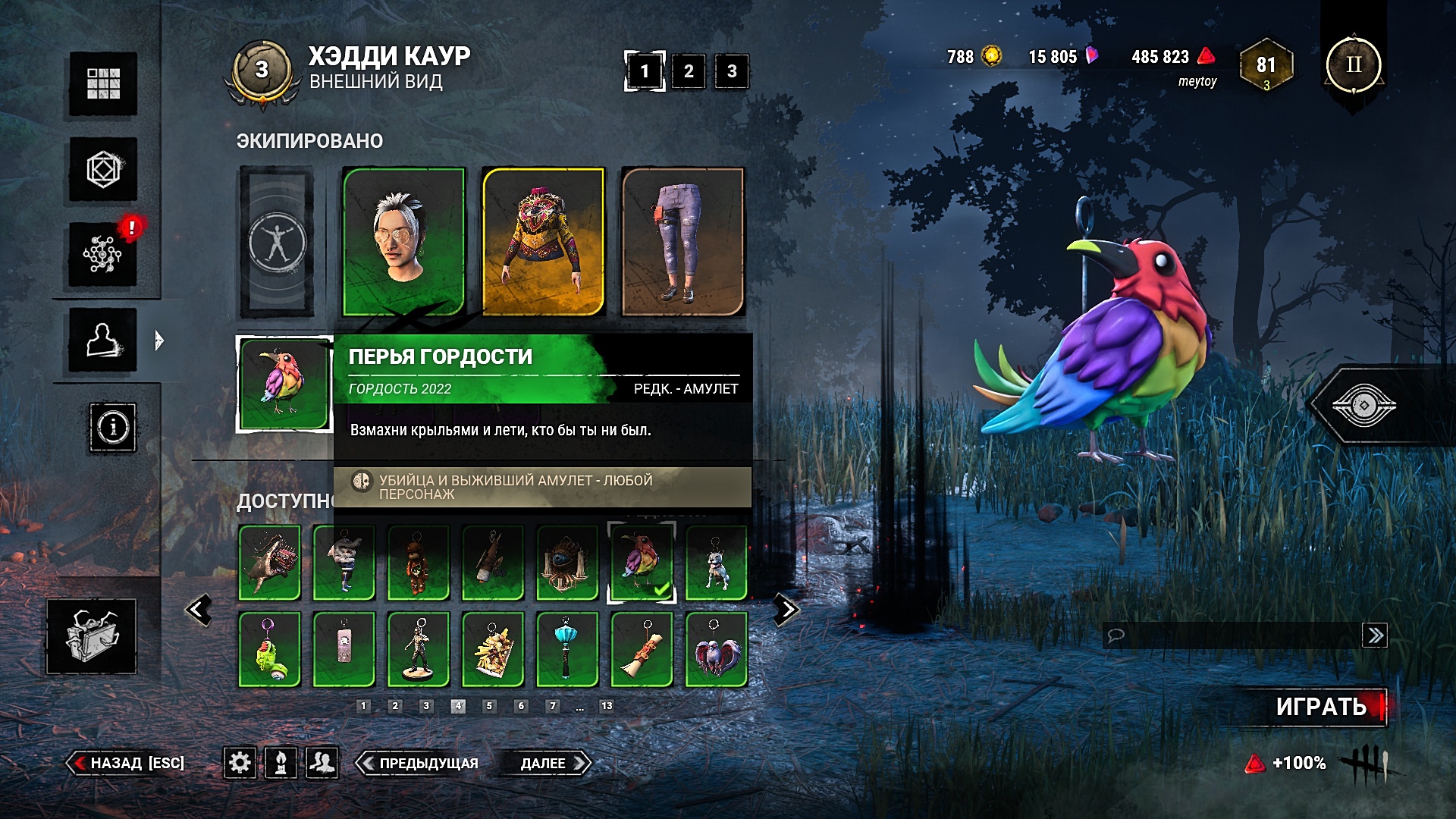Open the bloodweb menu icon

coord(103,254)
